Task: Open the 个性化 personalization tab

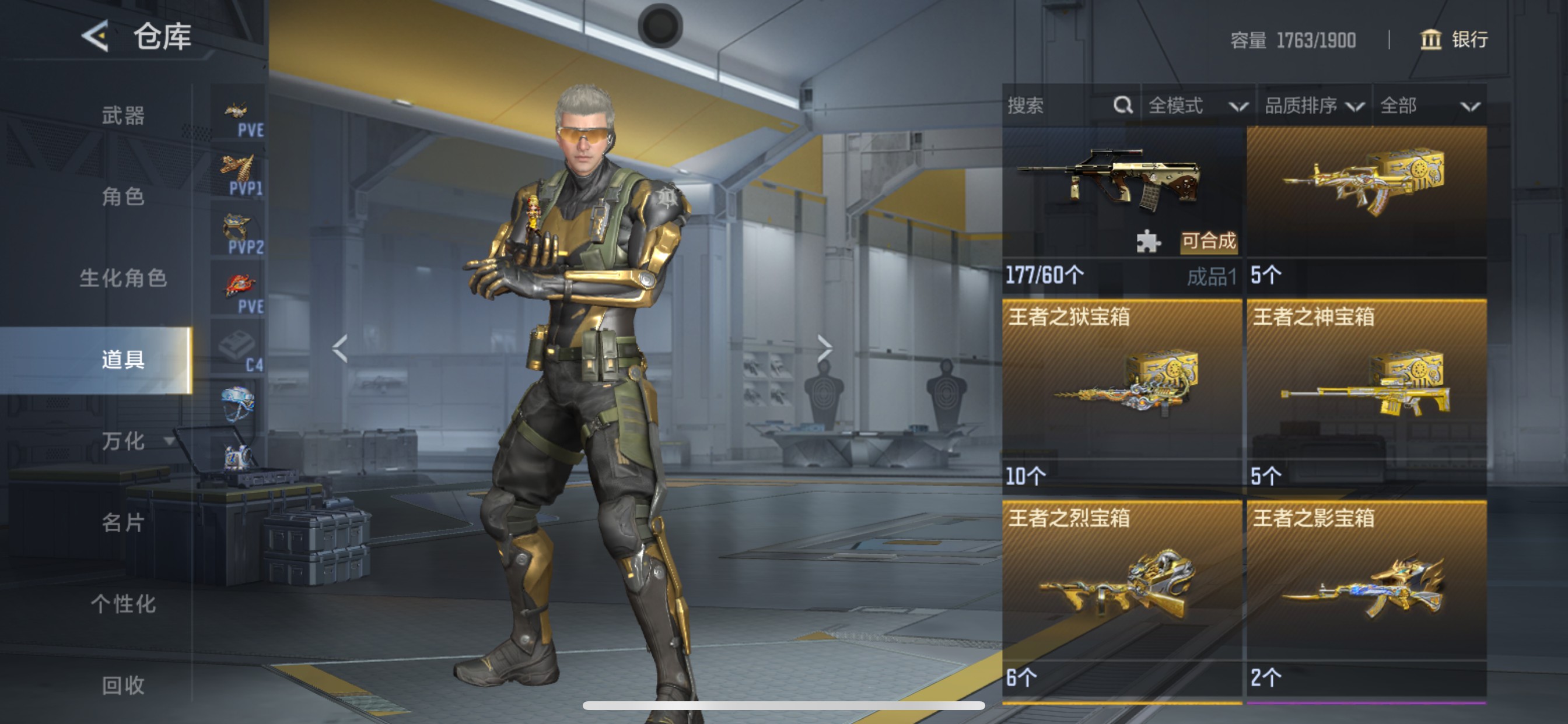Action: (x=123, y=603)
